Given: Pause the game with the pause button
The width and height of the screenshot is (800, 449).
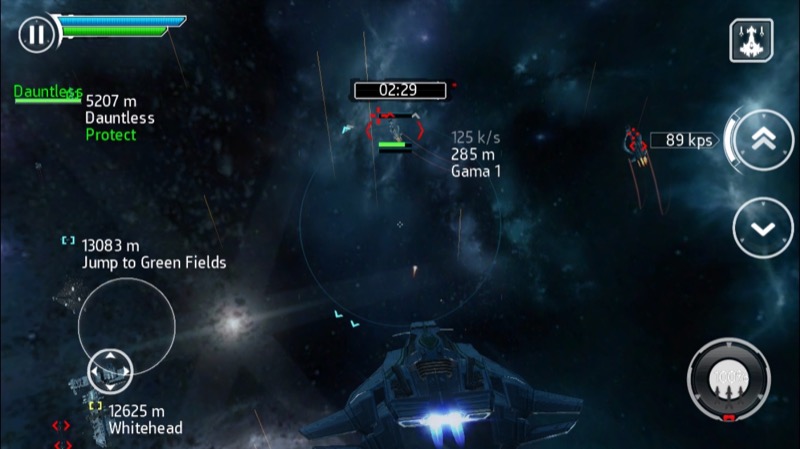Looking at the screenshot, I should [36, 36].
